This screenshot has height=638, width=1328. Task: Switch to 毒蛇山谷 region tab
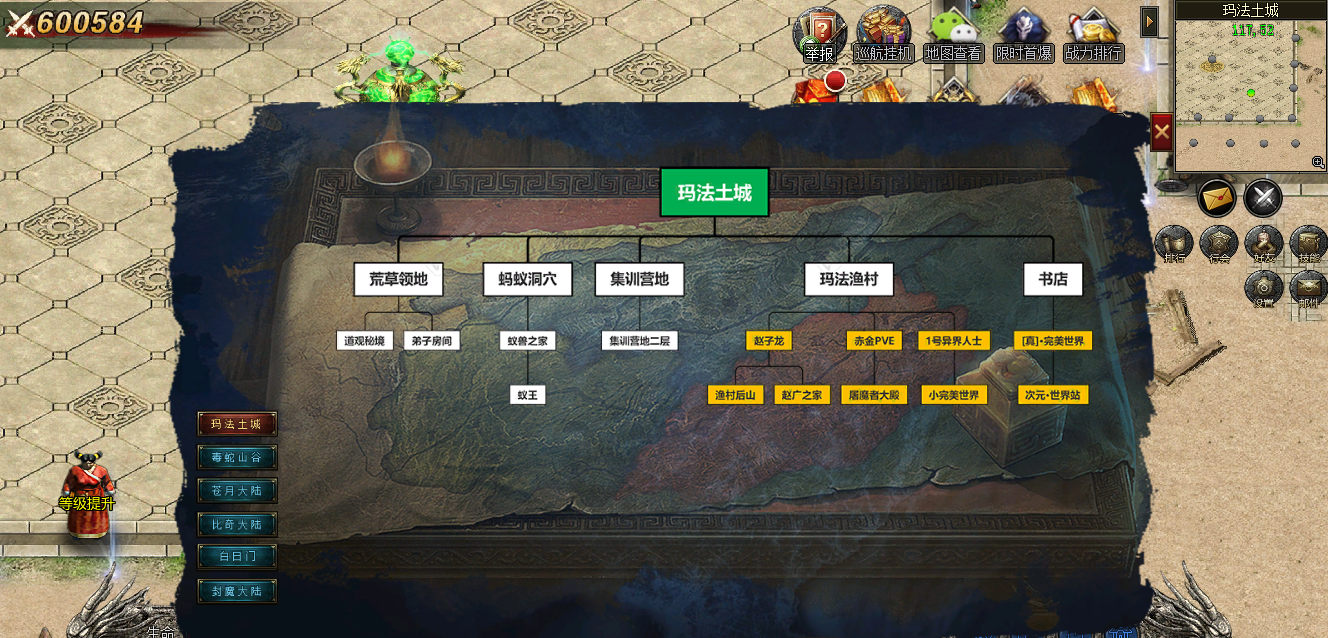click(x=236, y=458)
